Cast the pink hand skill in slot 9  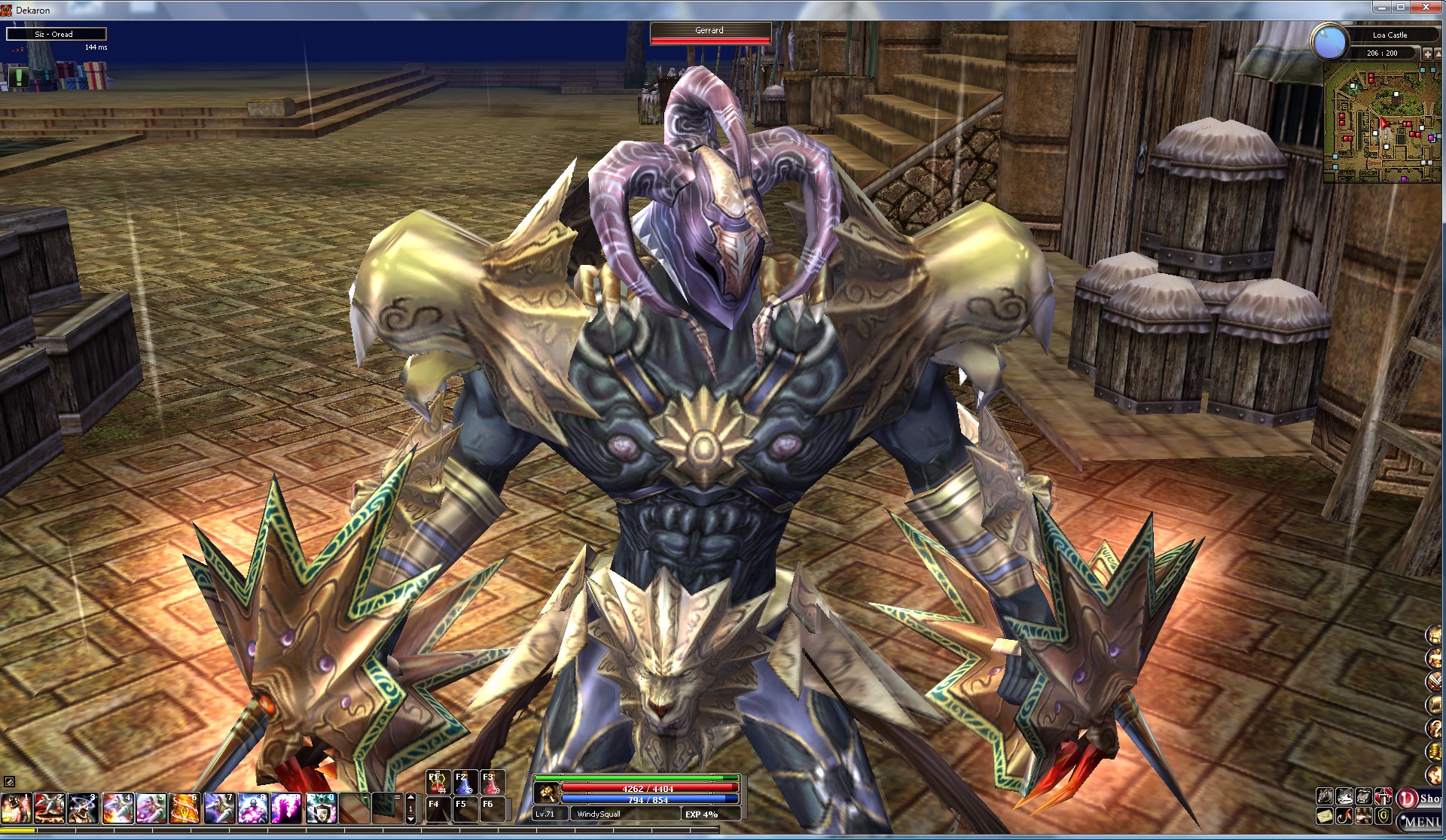(x=287, y=808)
